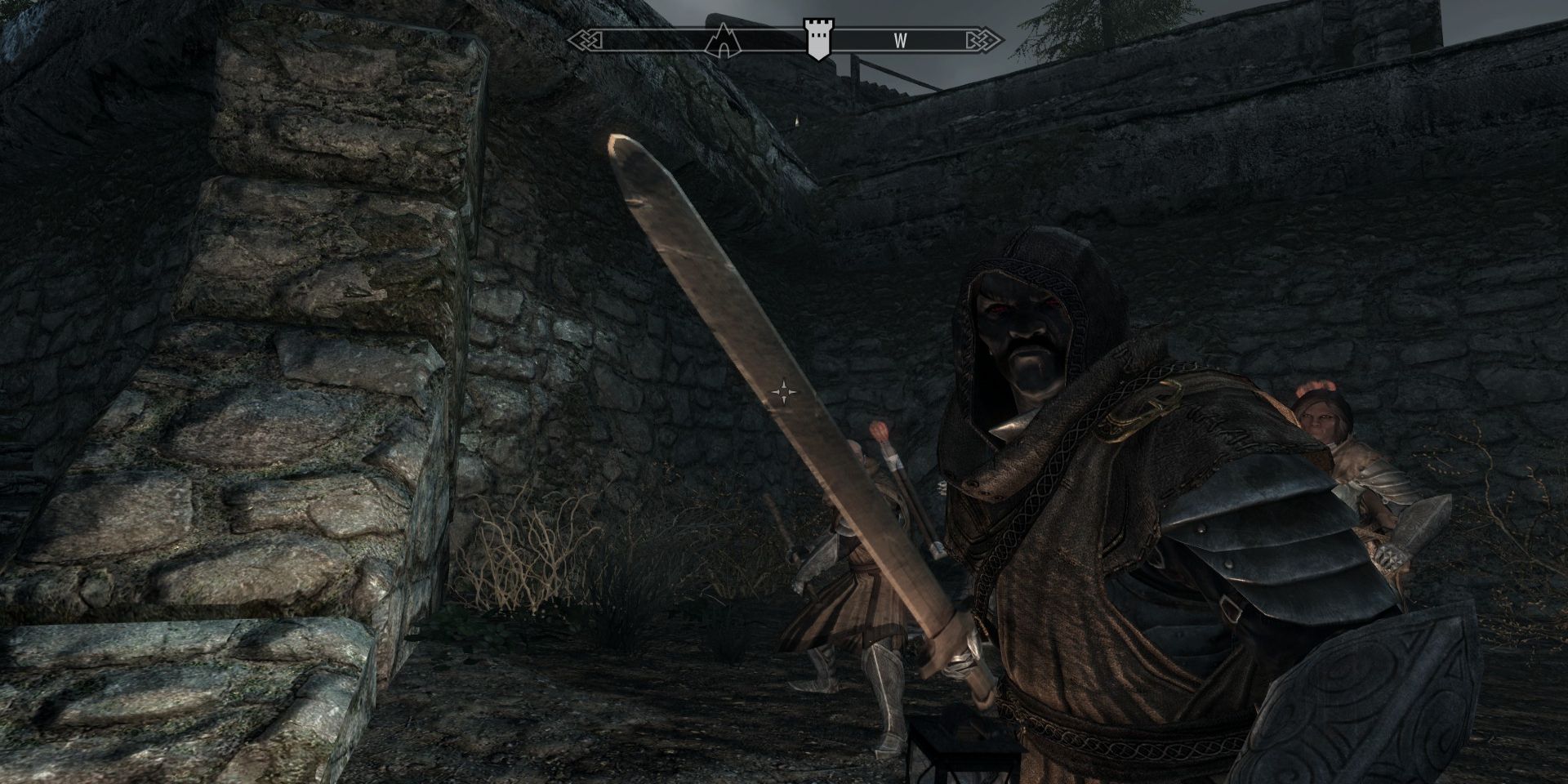1568x784 pixels.
Task: Select the dark tent-shaped compass marker
Action: pyautogui.click(x=723, y=40)
